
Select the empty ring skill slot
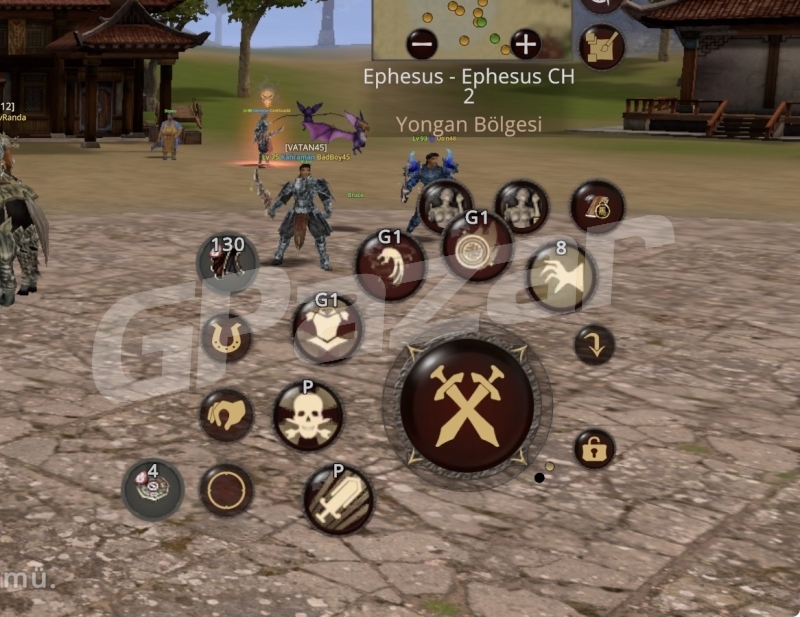[x=226, y=490]
